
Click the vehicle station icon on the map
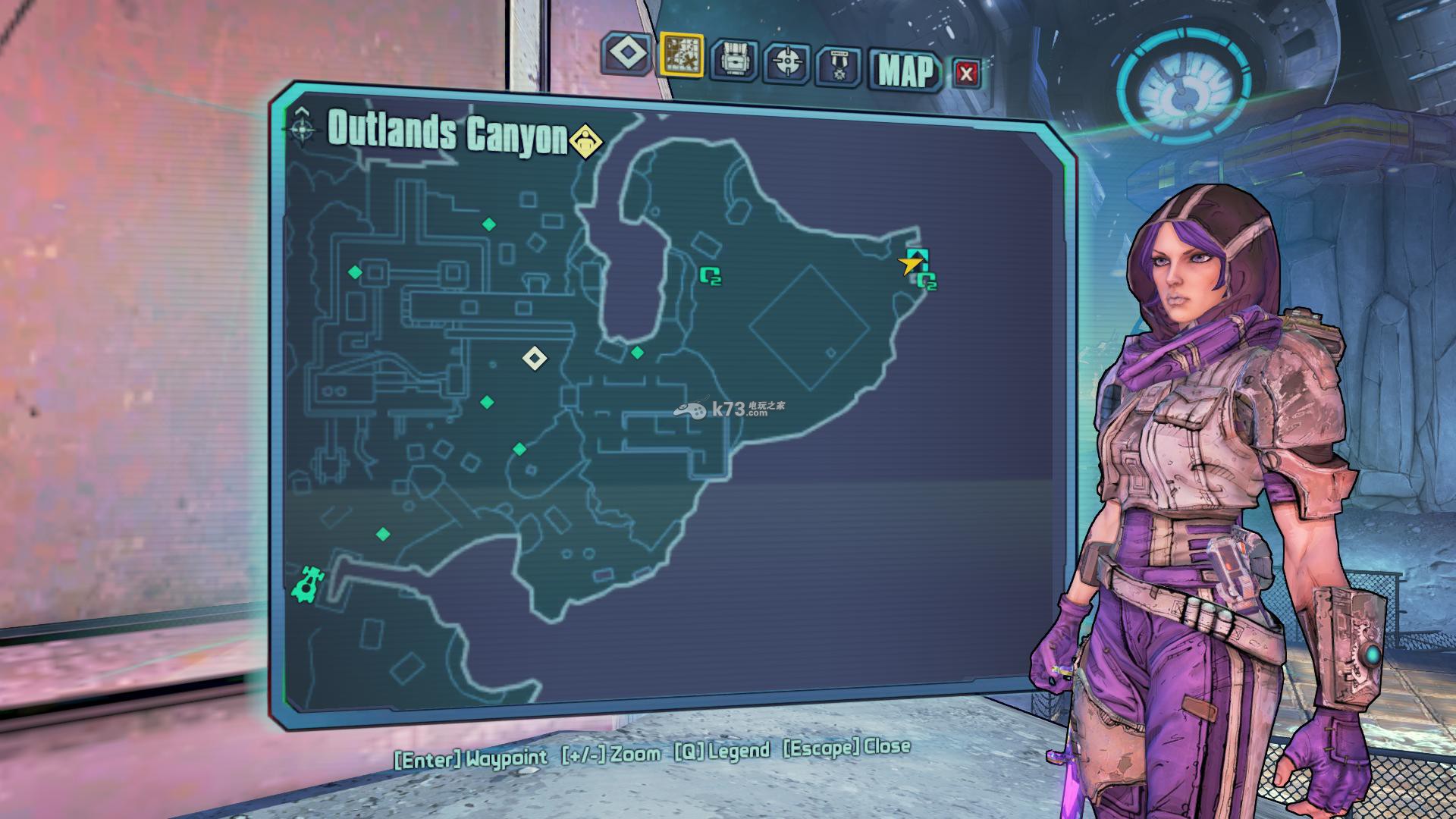pos(307,584)
